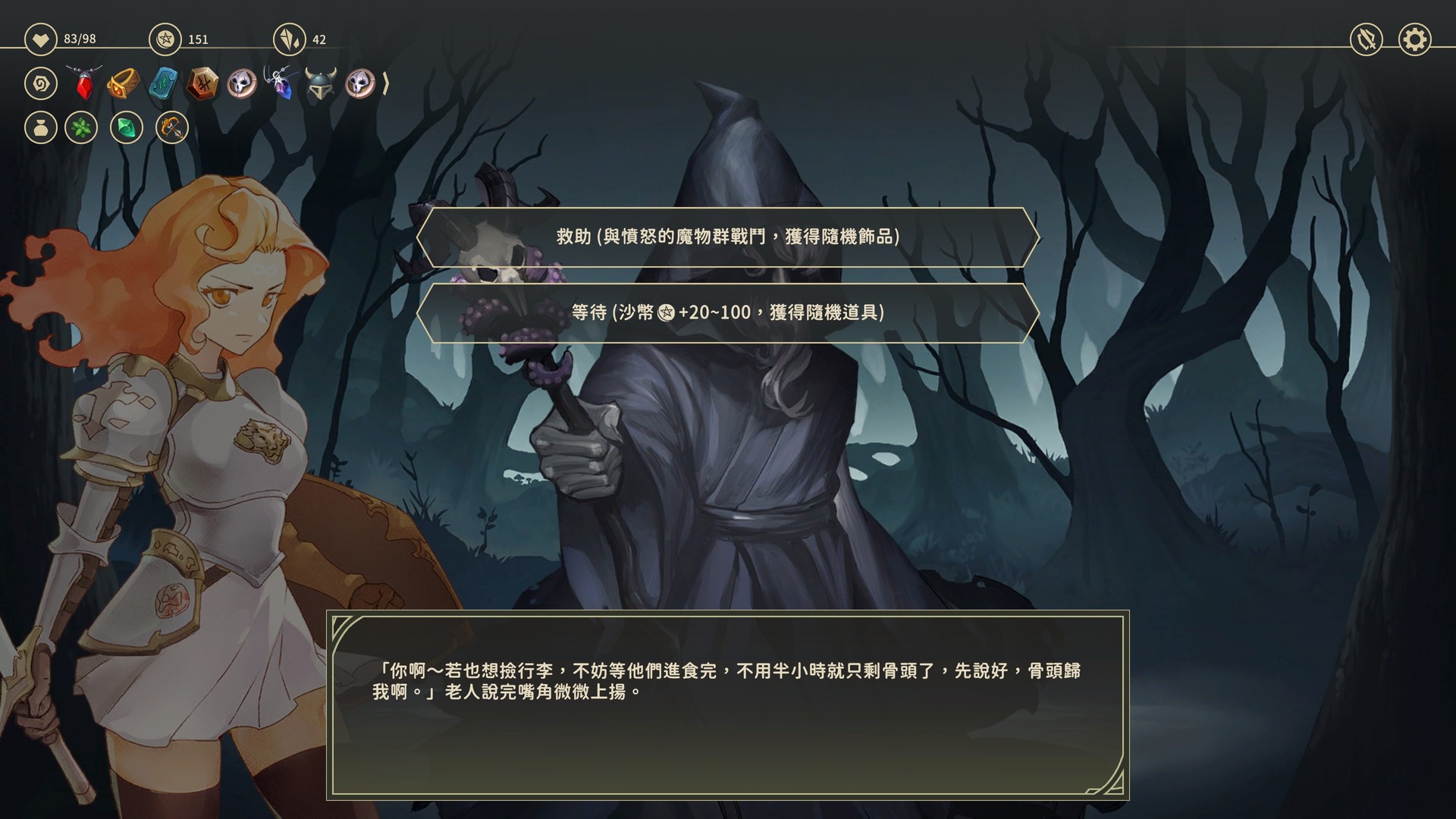1456x819 pixels.
Task: Open the crossbow item icon
Action: pyautogui.click(x=170, y=128)
